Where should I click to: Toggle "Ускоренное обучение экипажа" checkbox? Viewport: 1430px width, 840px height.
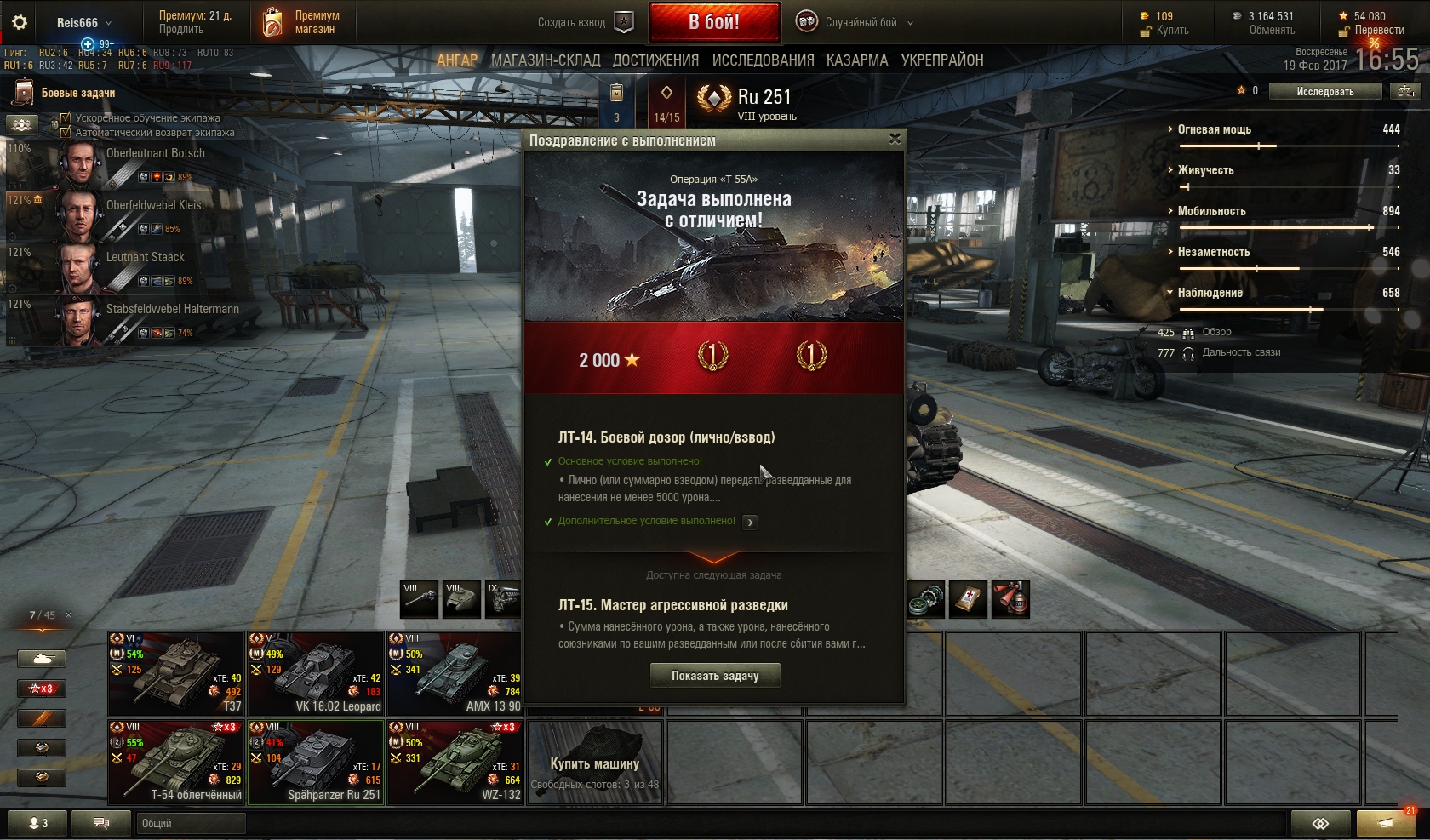pyautogui.click(x=66, y=118)
